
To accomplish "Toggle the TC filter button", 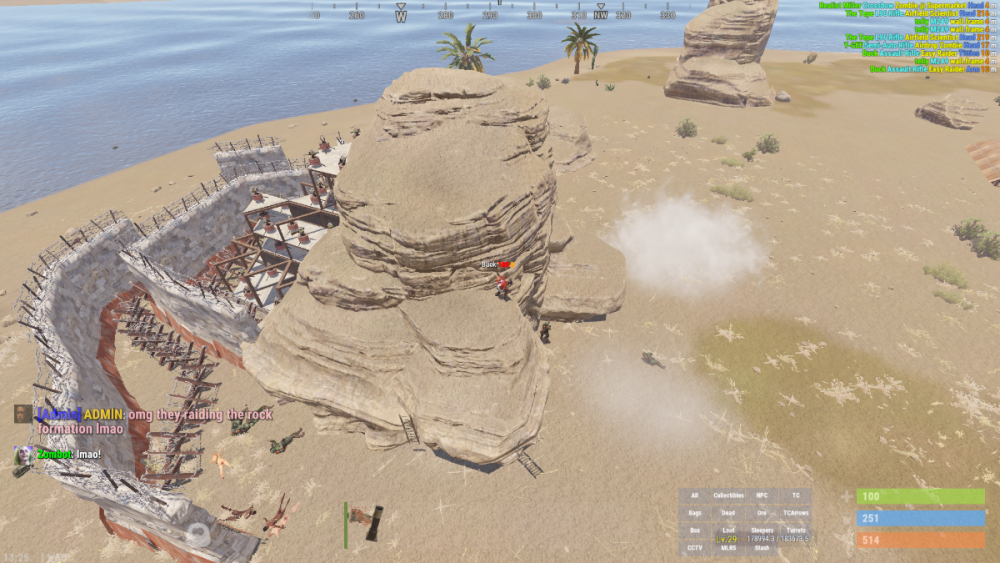I will (x=796, y=496).
